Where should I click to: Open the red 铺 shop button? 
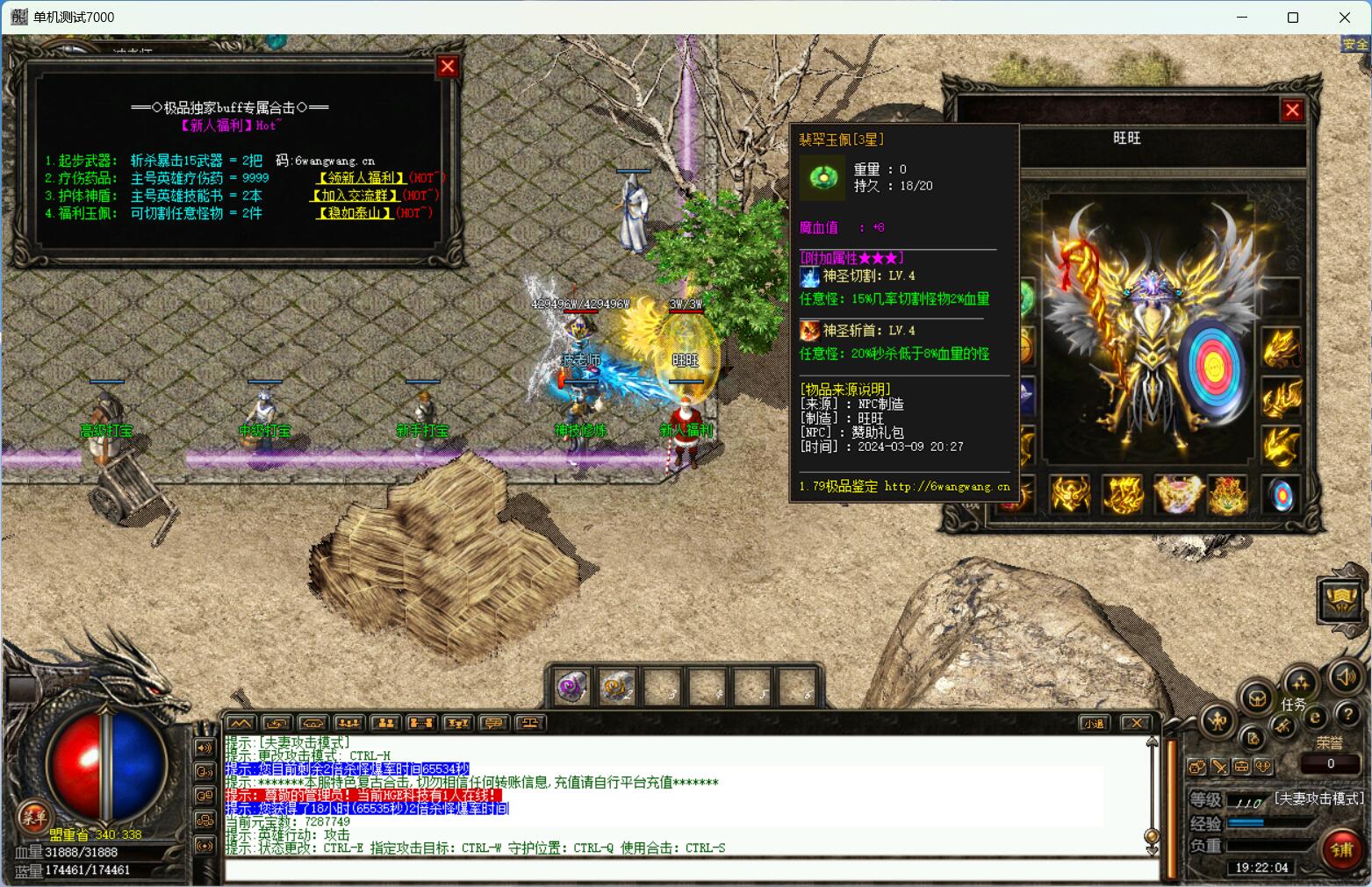click(x=1342, y=850)
